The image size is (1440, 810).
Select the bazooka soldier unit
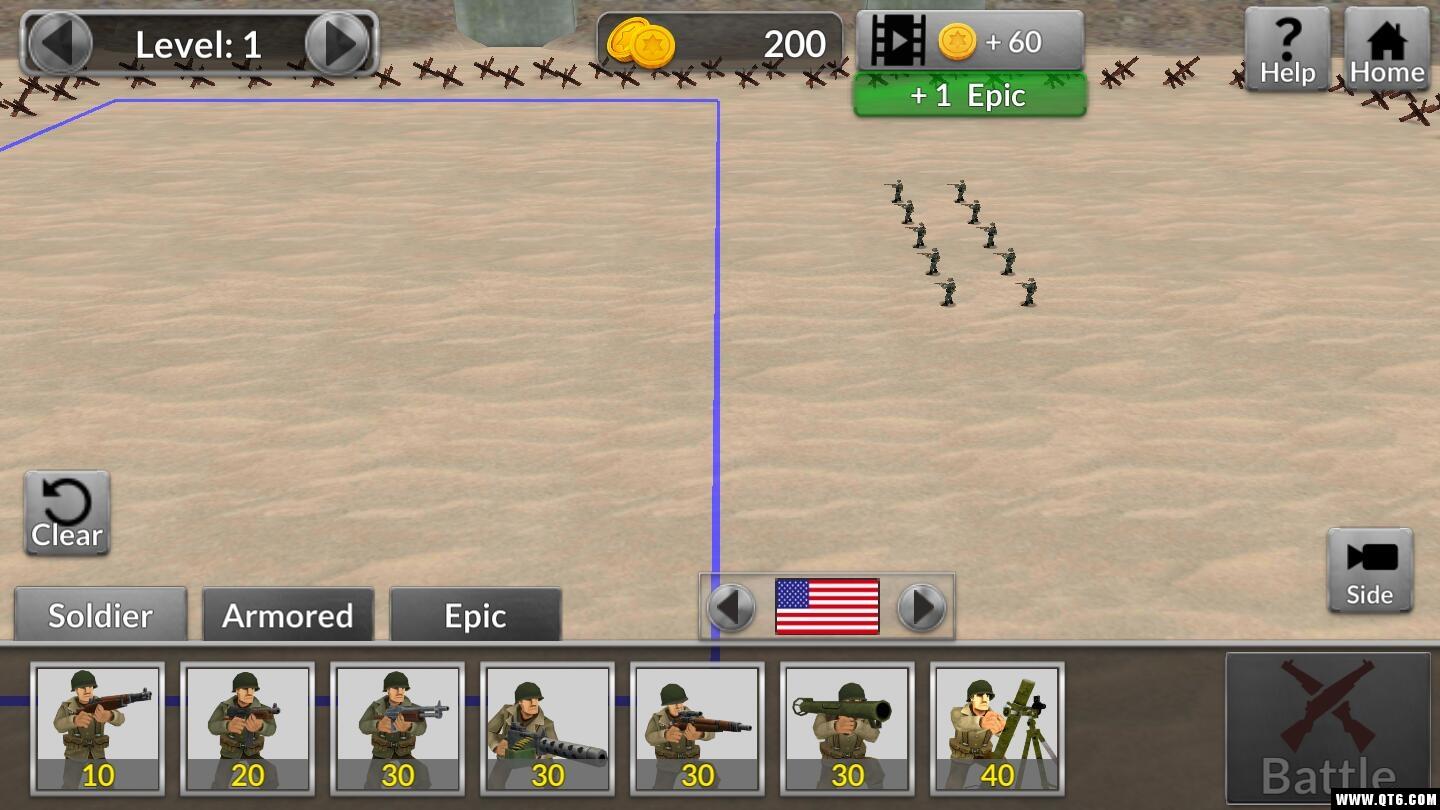(x=847, y=728)
